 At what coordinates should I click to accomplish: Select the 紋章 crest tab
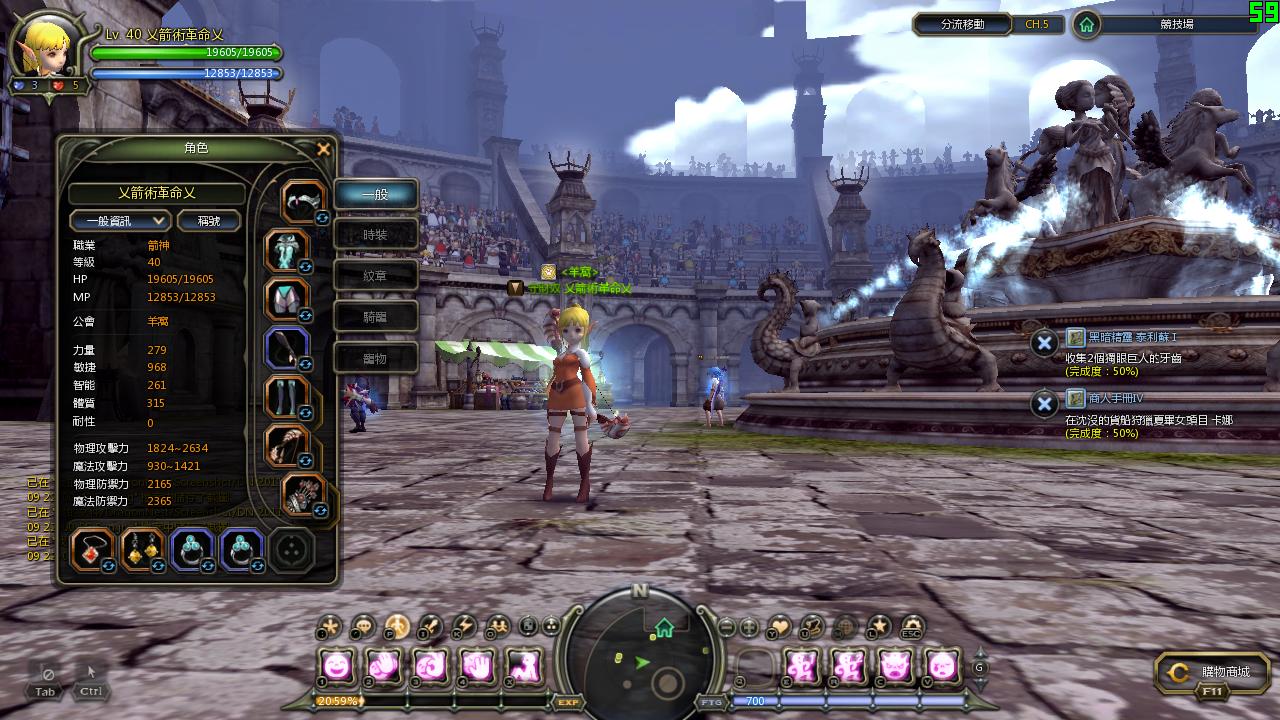[375, 276]
